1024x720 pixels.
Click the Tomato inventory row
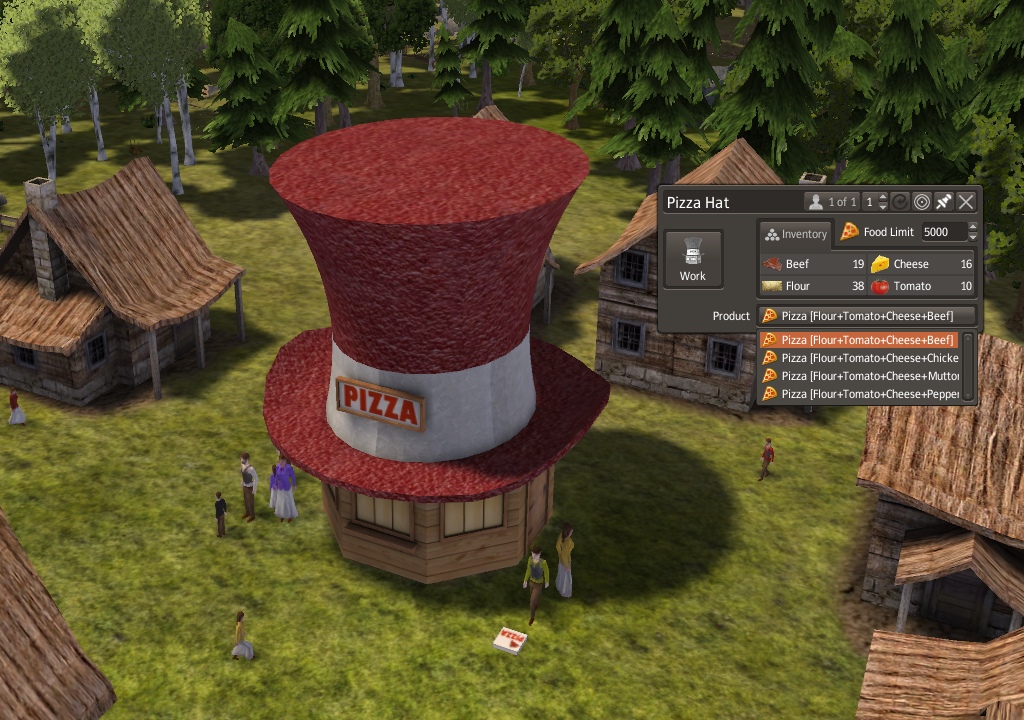(921, 286)
